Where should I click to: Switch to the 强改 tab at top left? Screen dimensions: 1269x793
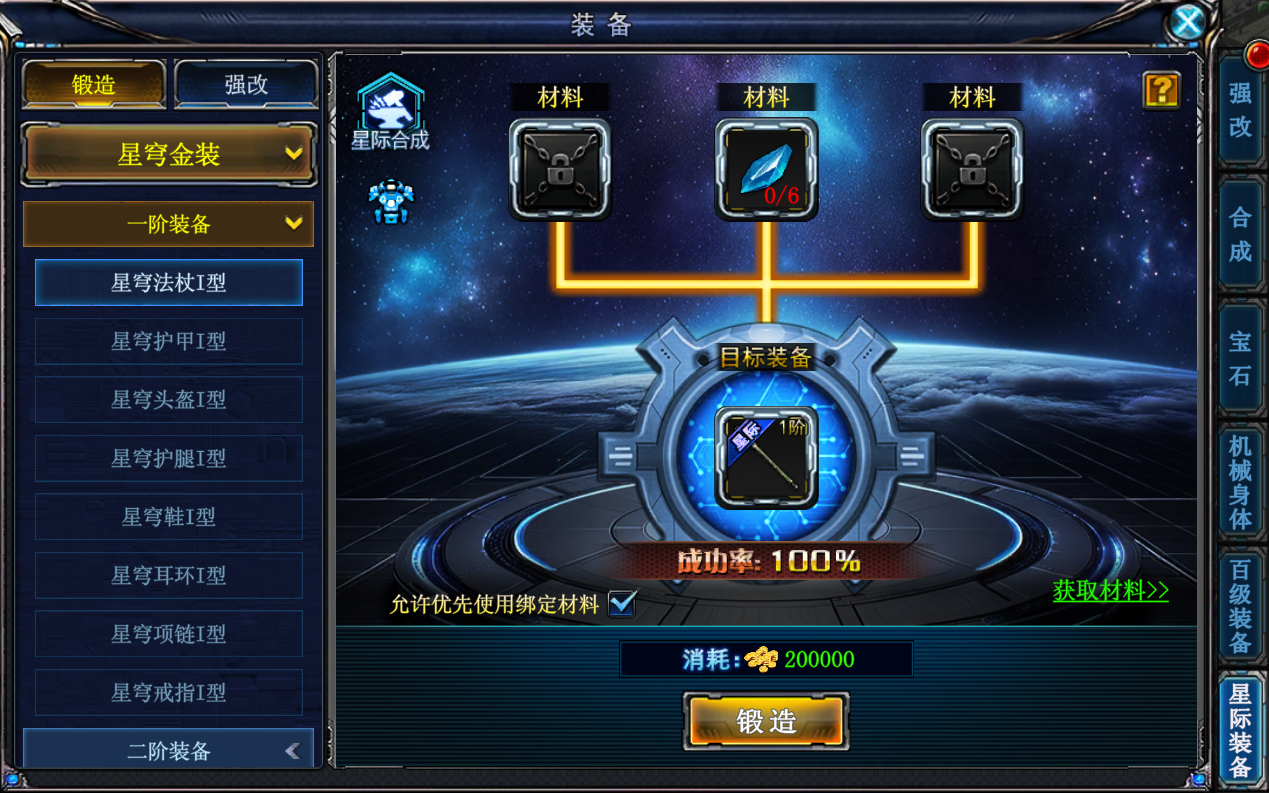[246, 85]
